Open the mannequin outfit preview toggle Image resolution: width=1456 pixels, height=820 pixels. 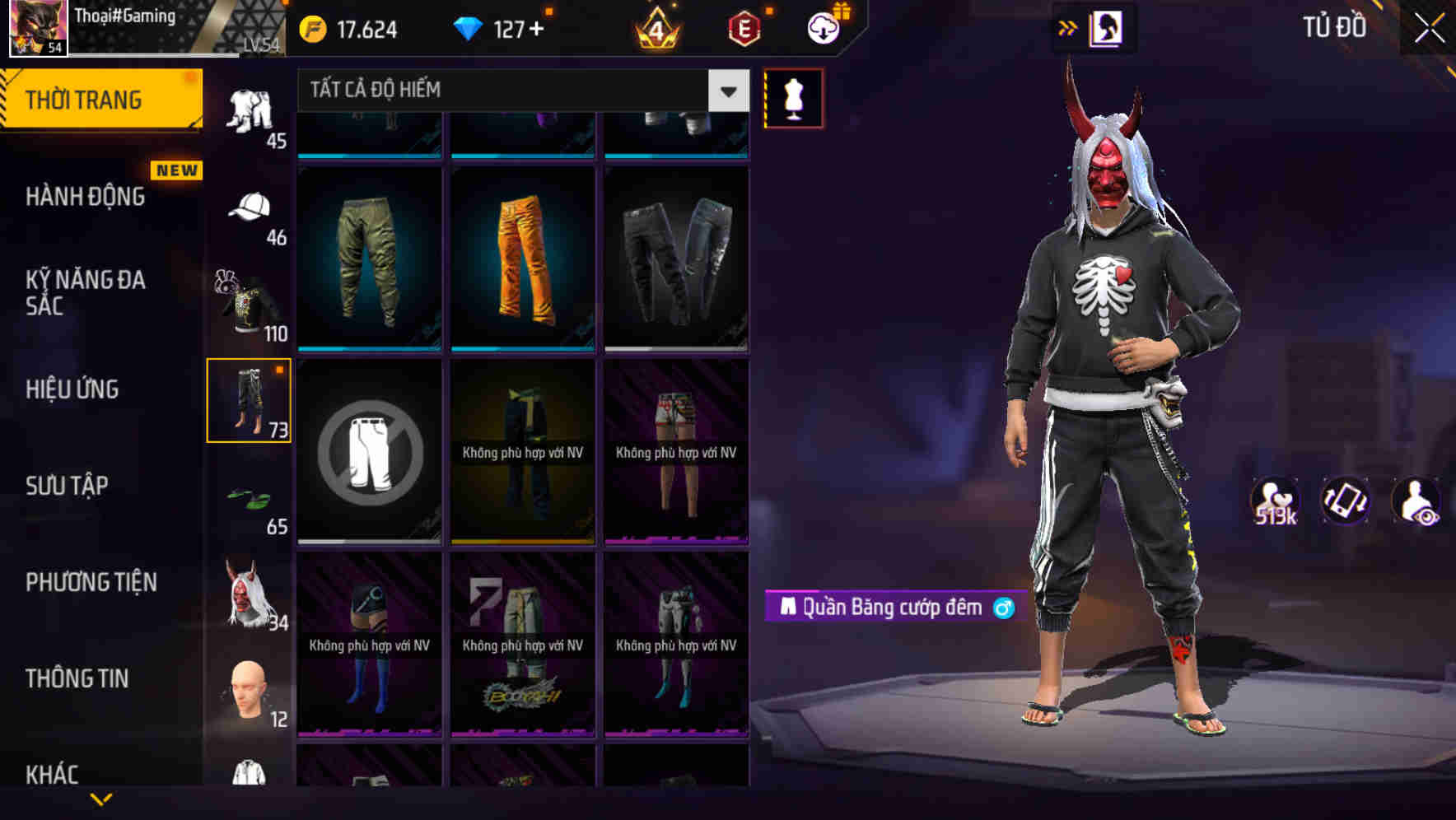(793, 97)
